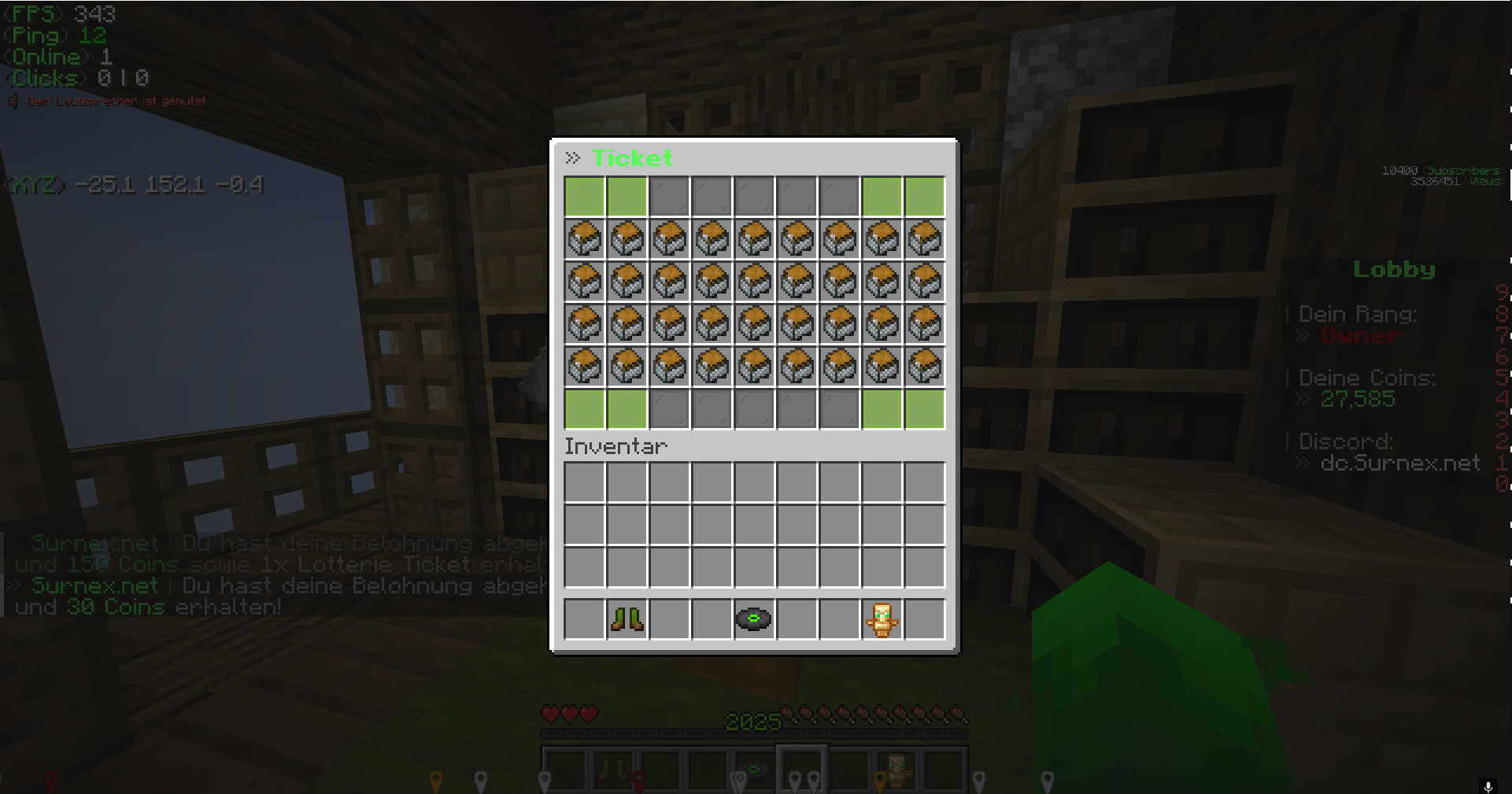
Task: Click the chevron before dc.Surnex.net
Action: pyautogui.click(x=1302, y=463)
